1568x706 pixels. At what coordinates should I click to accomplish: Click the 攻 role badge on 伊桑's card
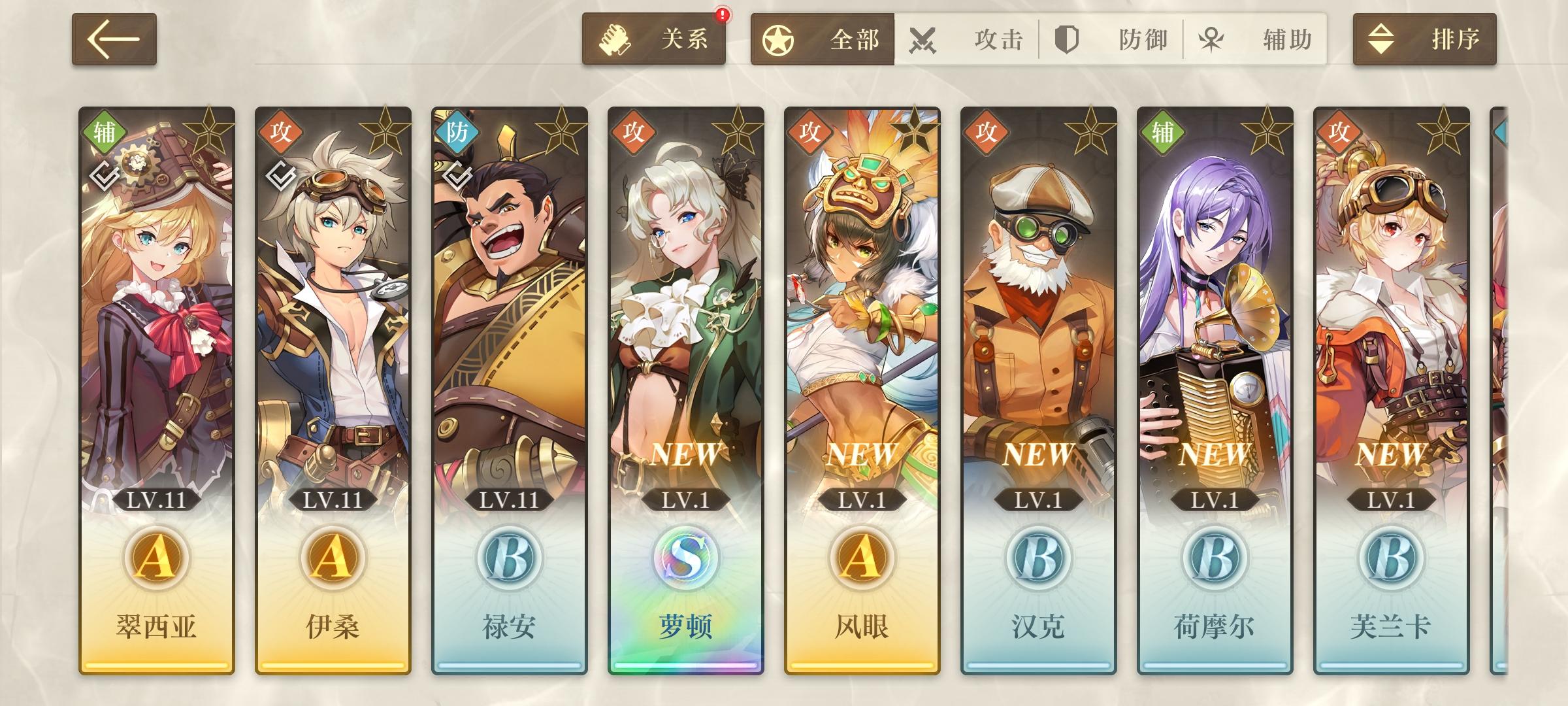point(281,131)
